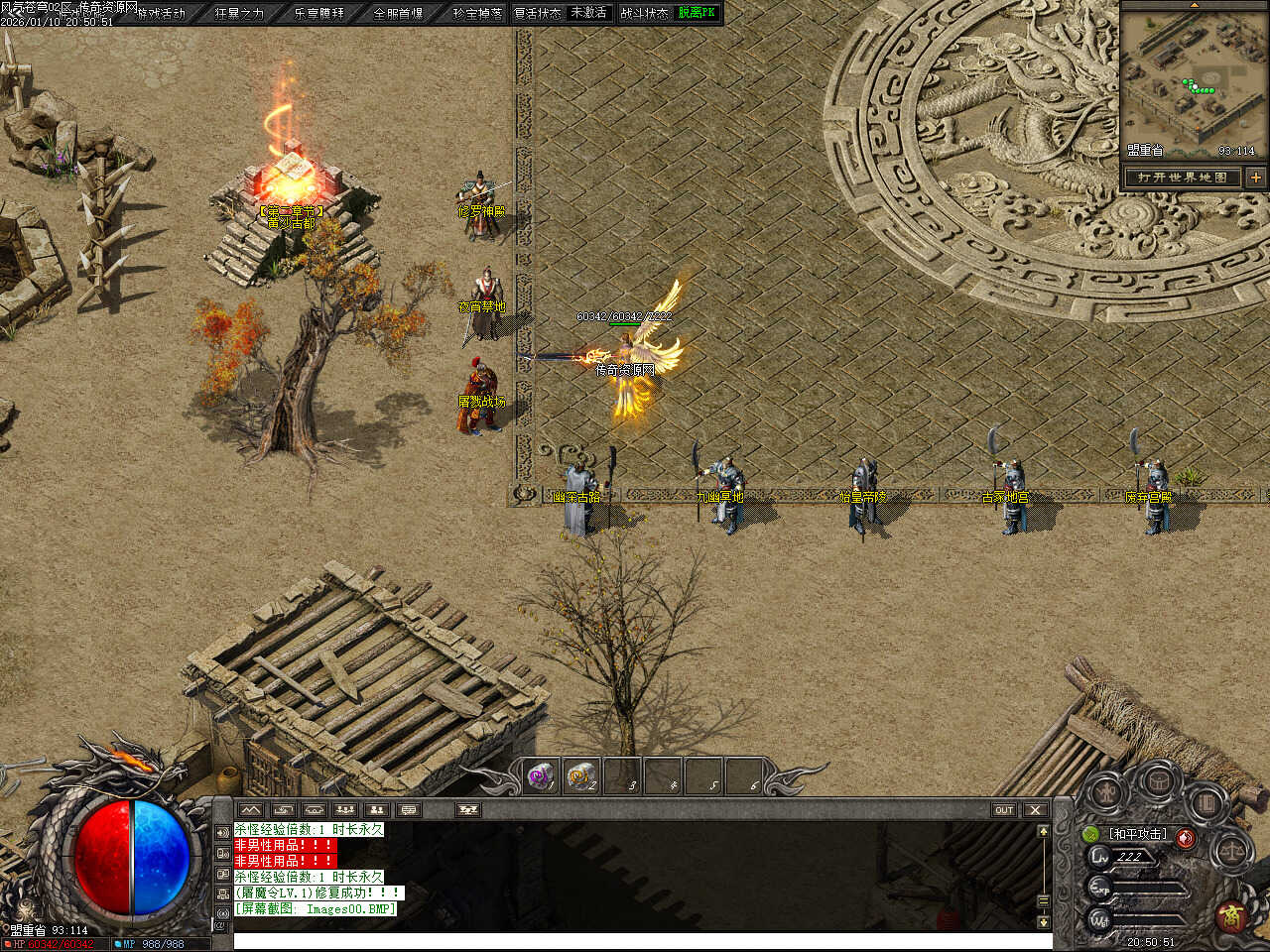Click the plus button beside the world map button
Viewport: 1270px width, 952px height.
[1256, 178]
